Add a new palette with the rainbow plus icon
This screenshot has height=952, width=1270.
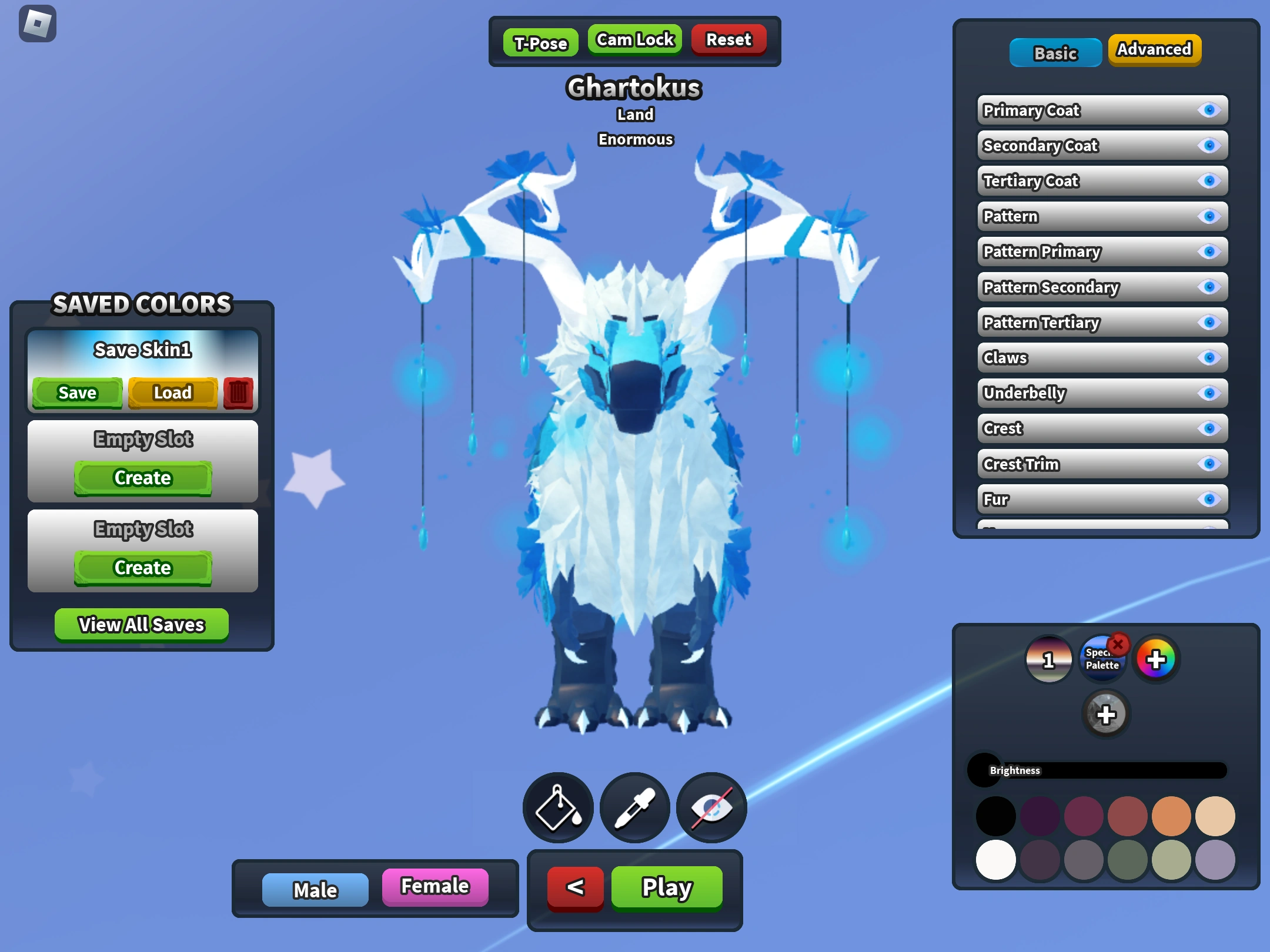[x=1155, y=659]
